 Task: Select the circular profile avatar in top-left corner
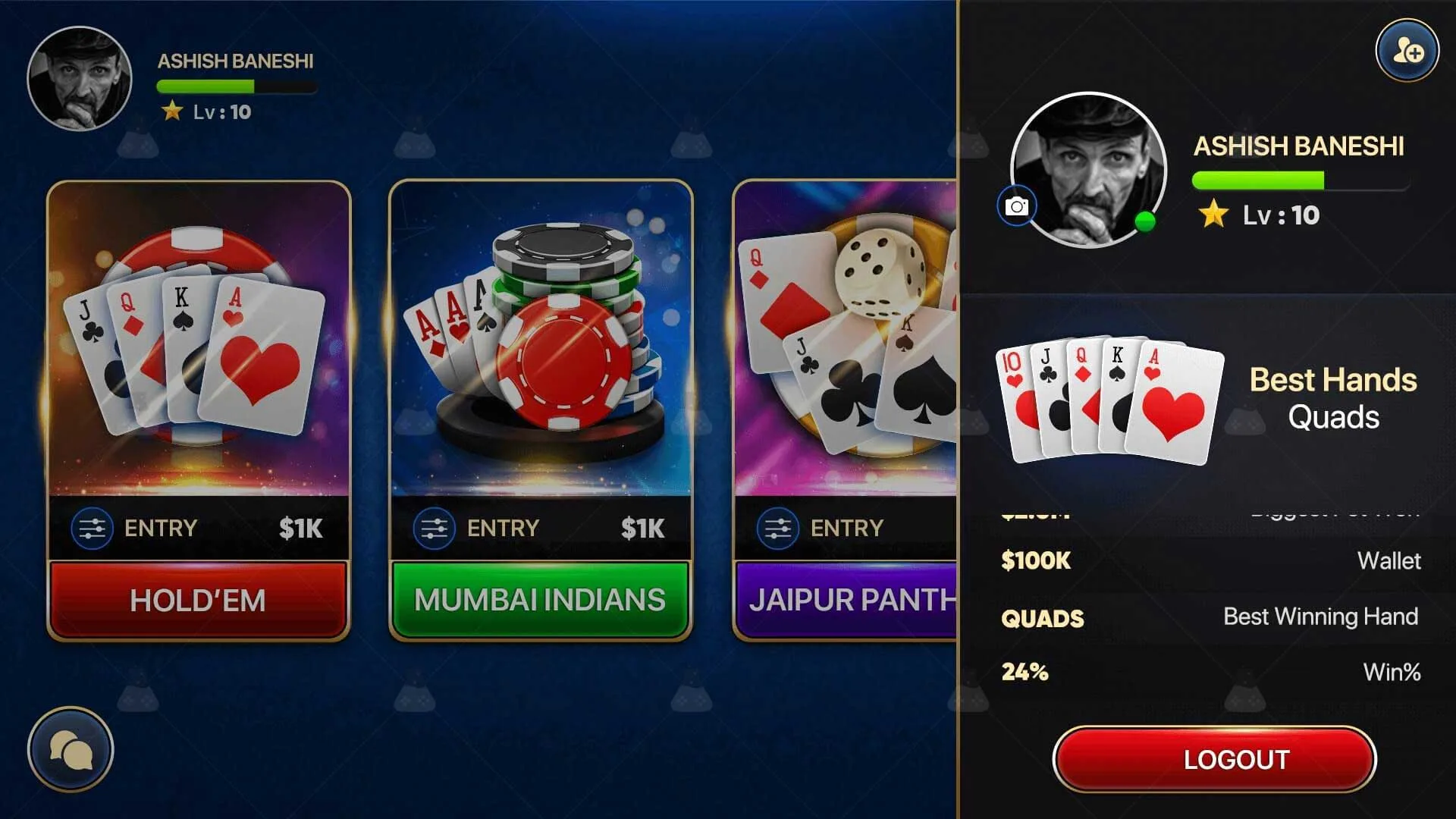pos(80,77)
